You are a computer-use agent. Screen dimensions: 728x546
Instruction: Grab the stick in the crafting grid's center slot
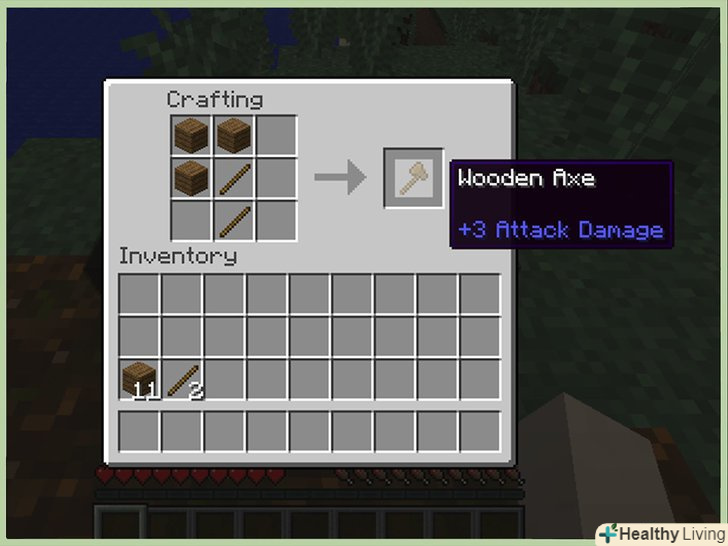click(233, 178)
